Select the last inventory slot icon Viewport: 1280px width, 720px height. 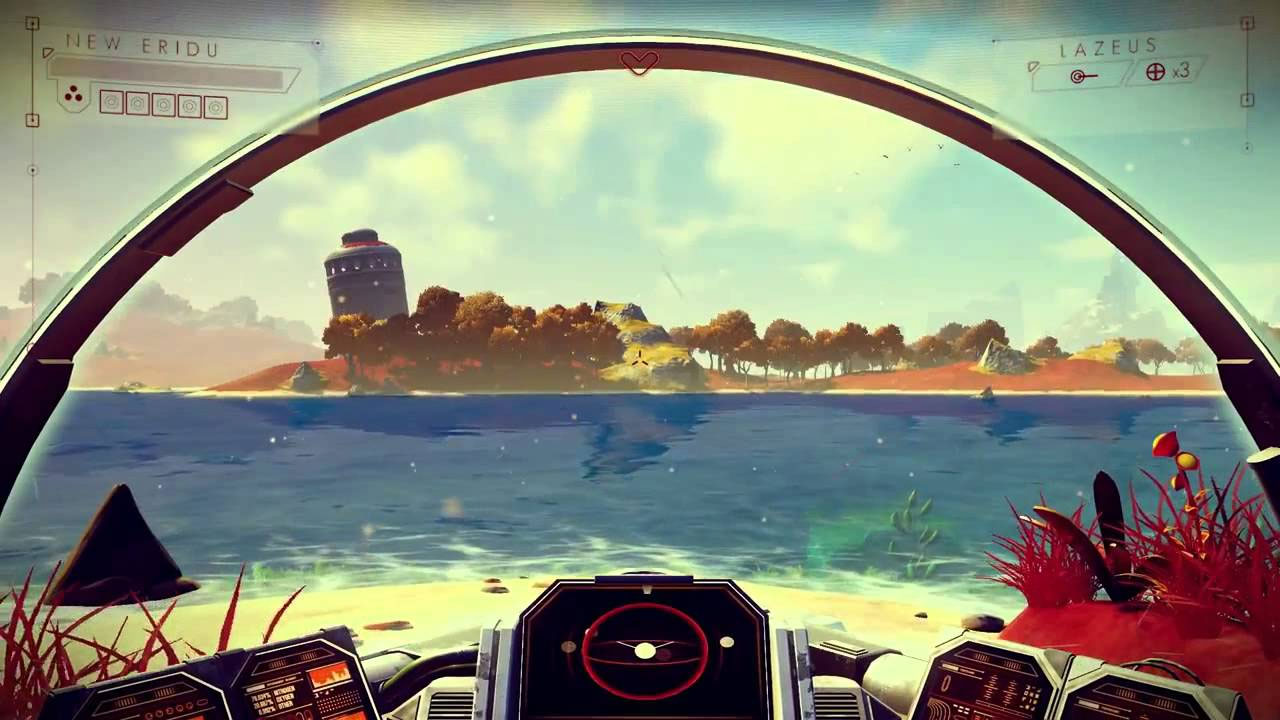click(x=216, y=104)
